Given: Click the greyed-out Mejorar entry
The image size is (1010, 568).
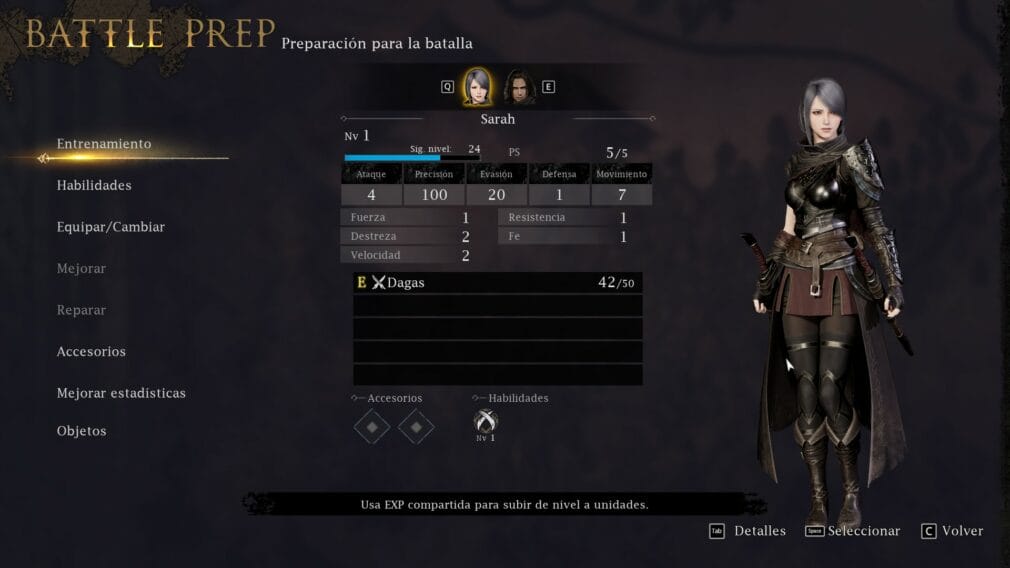Looking at the screenshot, I should [81, 269].
